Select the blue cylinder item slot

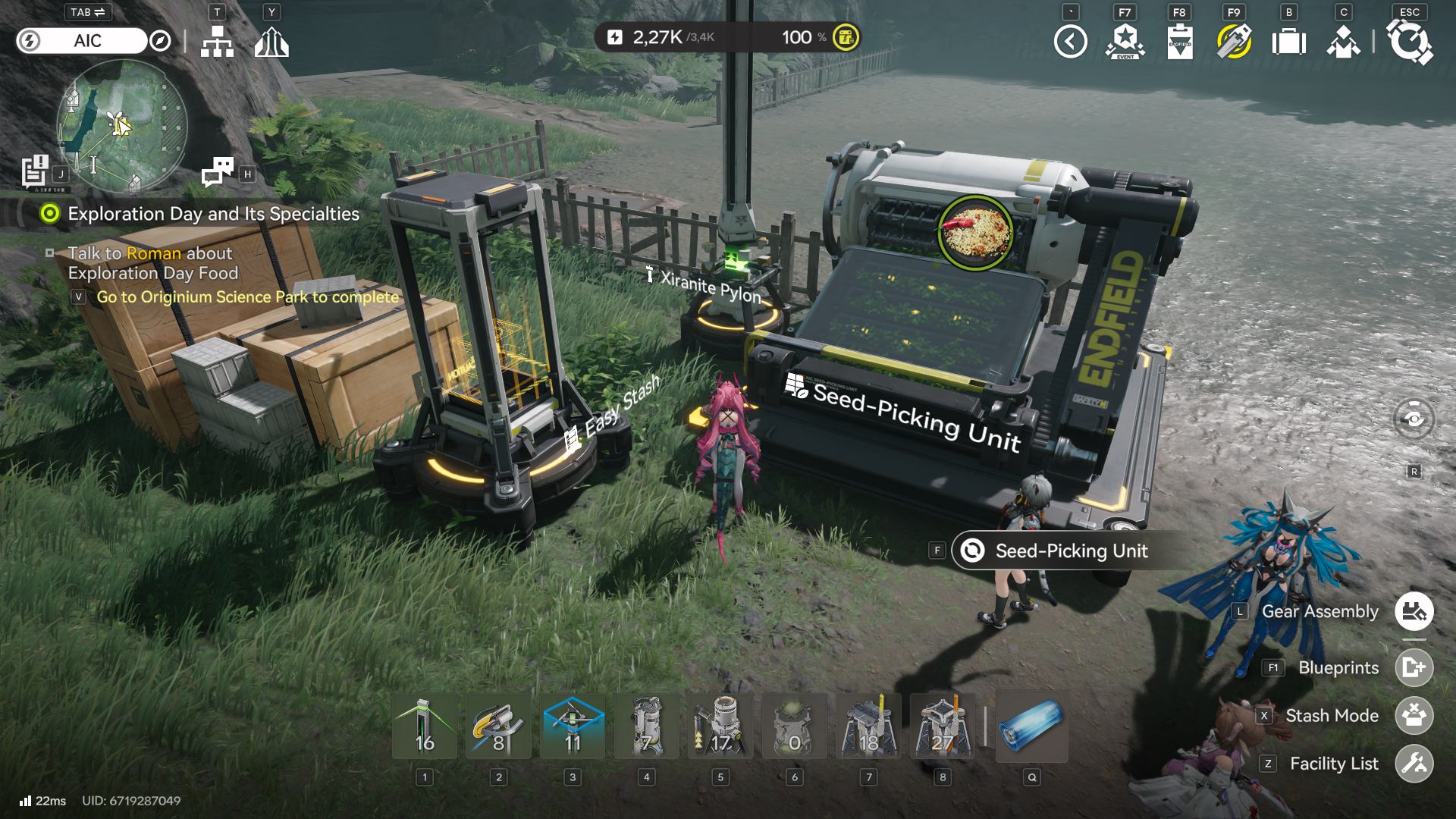[x=1031, y=726]
